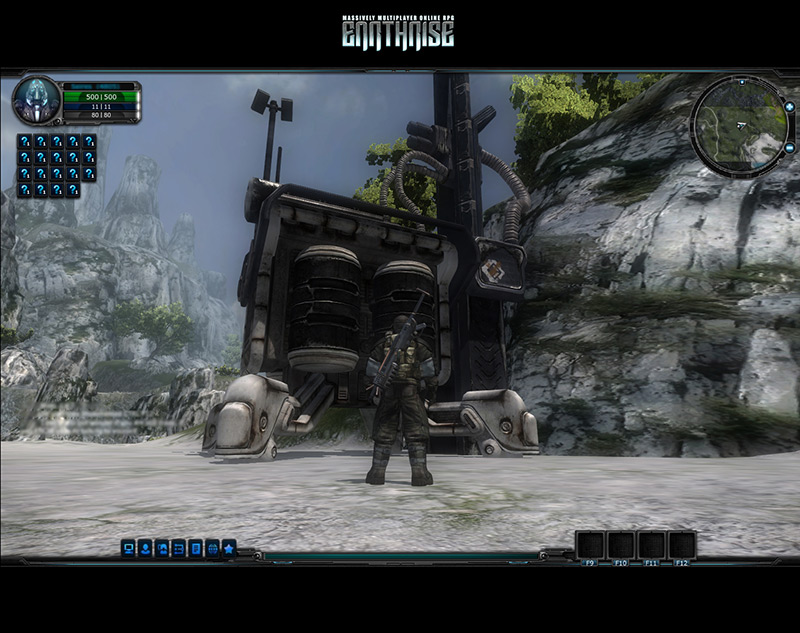Open the group of people icon
This screenshot has width=800, height=633.
[162, 548]
